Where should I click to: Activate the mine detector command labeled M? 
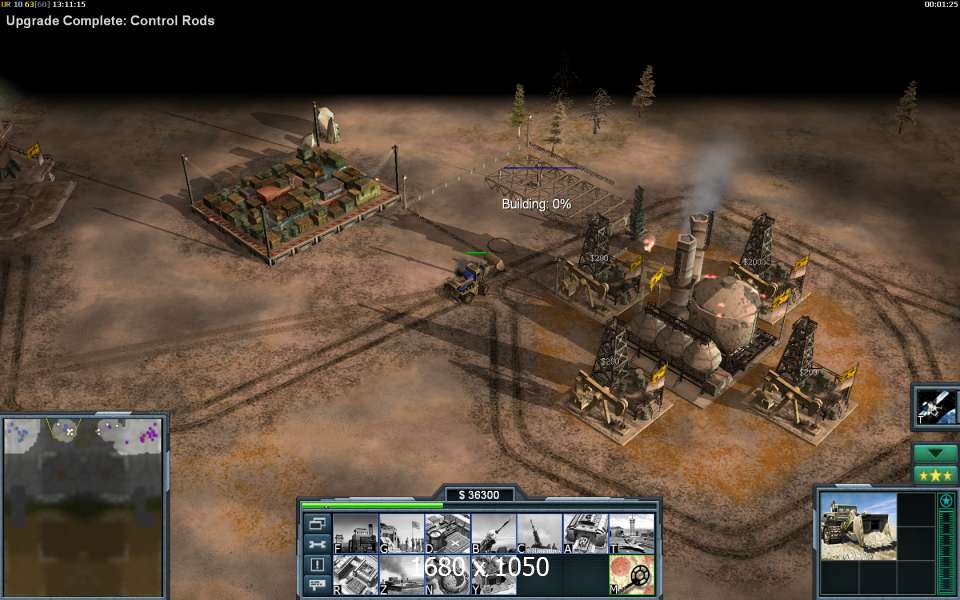click(x=631, y=574)
